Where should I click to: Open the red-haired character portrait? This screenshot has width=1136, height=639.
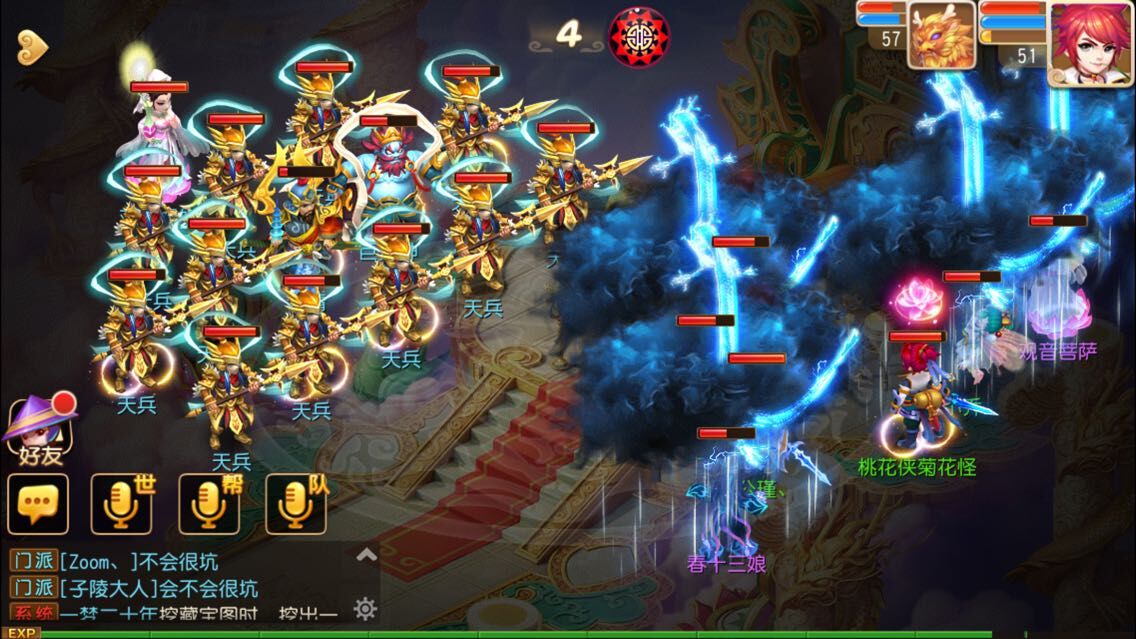tap(1090, 42)
